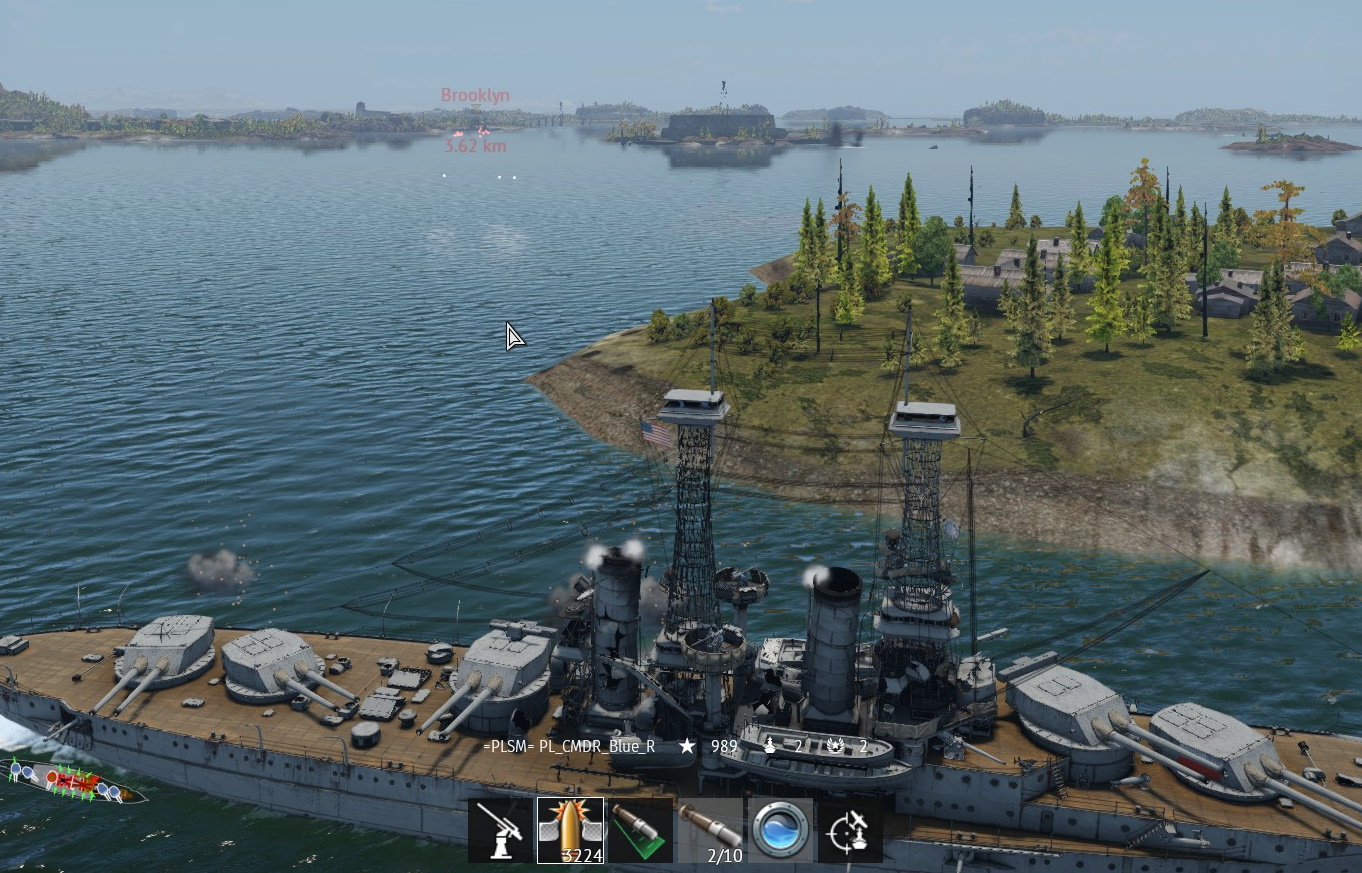
Task: Select the anti-aircraft gun icon
Action: pyautogui.click(x=500, y=830)
